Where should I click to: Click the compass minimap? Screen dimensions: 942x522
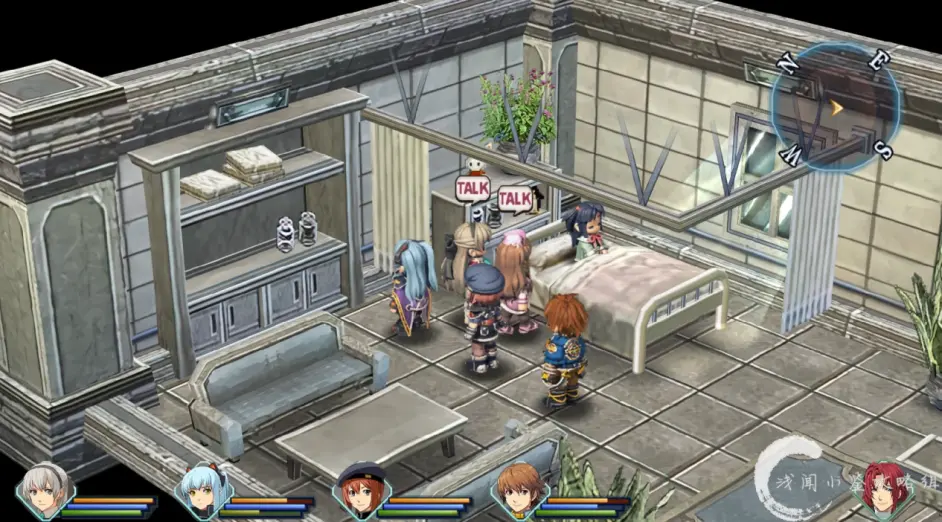[x=835, y=107]
